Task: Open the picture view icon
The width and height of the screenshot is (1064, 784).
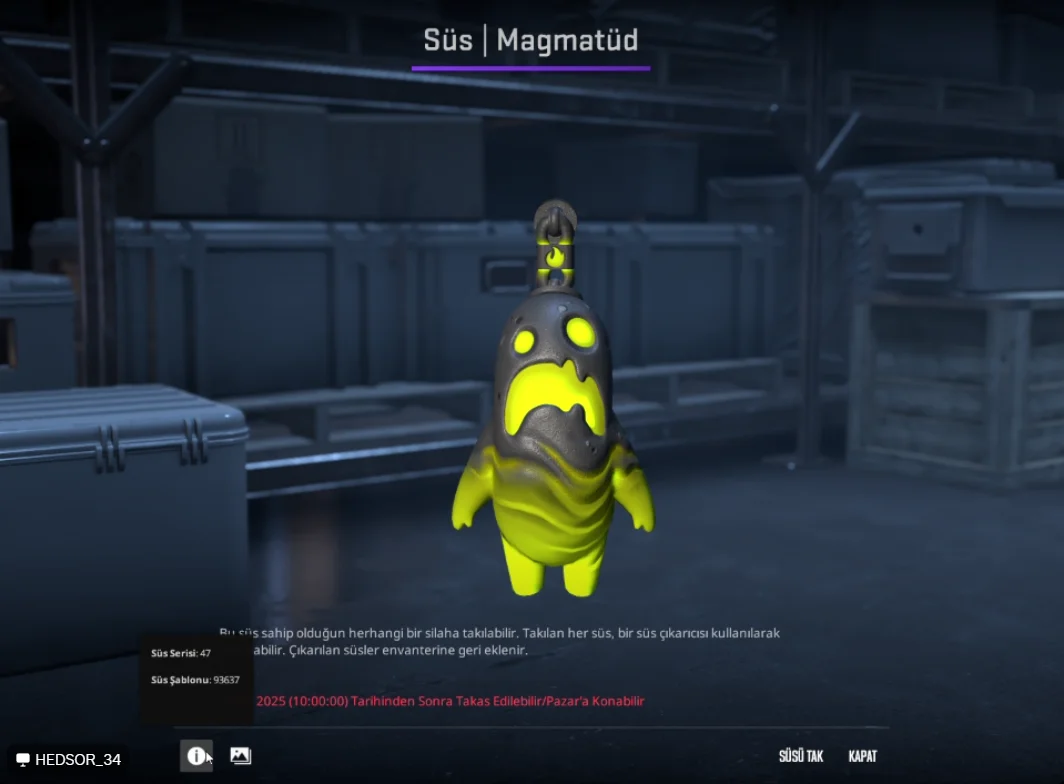Action: (x=240, y=756)
